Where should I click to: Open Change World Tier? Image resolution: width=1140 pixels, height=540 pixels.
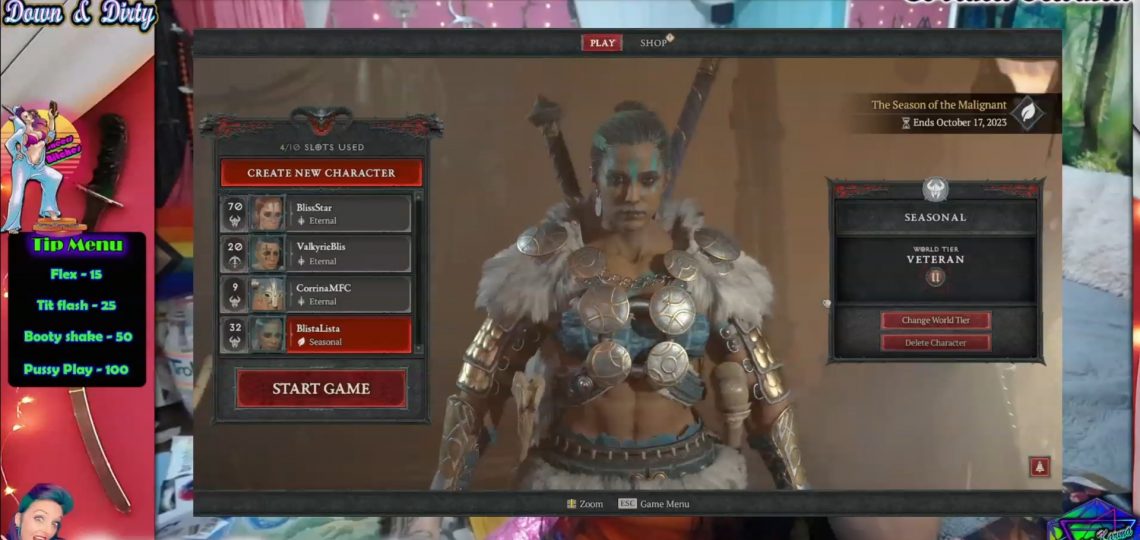(x=935, y=320)
